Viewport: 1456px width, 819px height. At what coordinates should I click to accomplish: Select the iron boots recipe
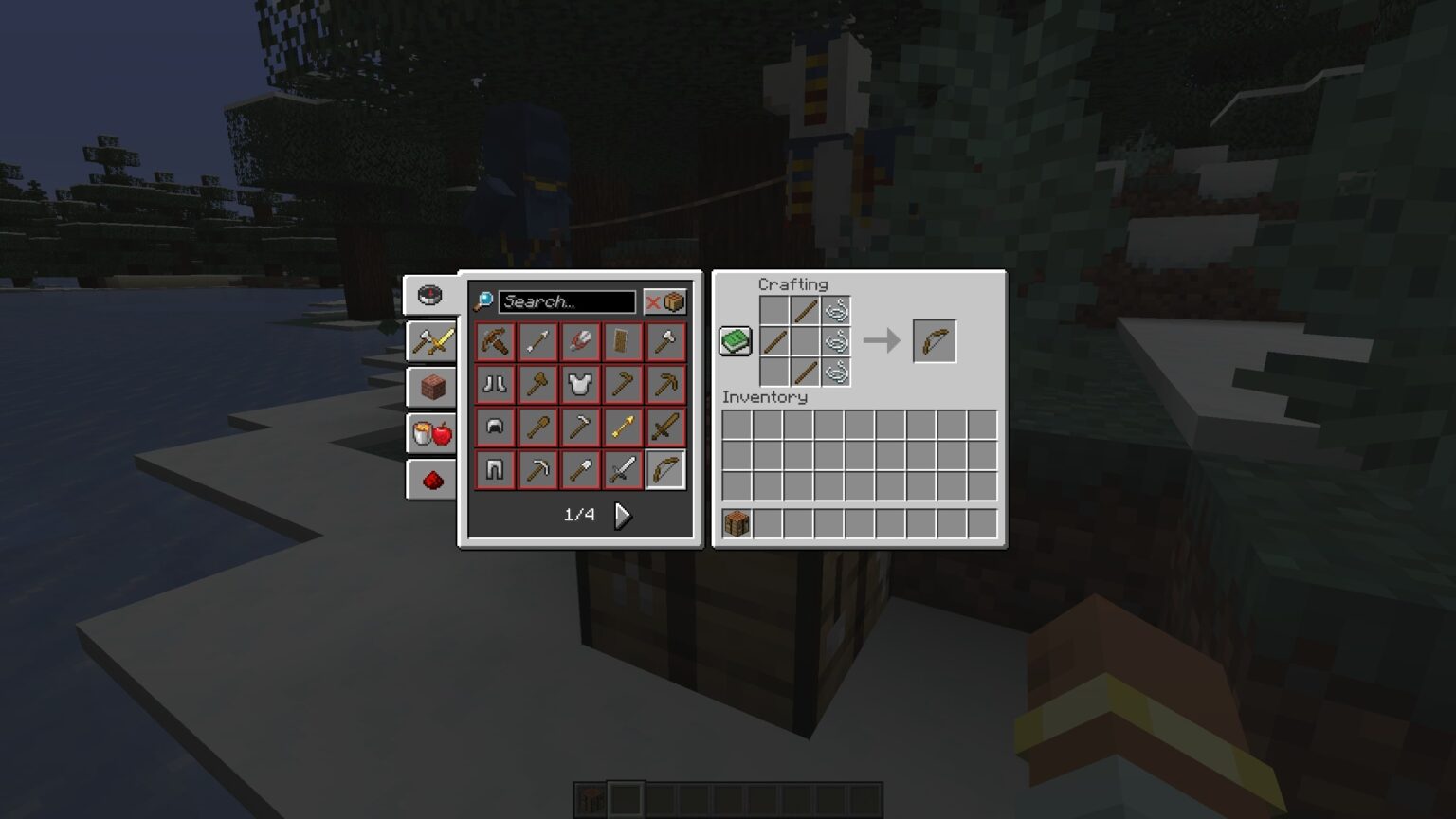click(x=494, y=384)
